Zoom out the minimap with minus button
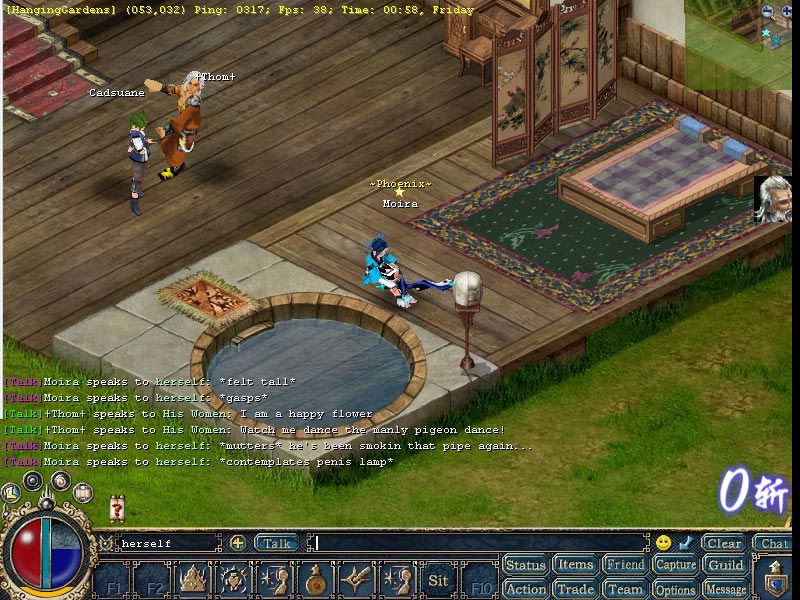This screenshot has width=800, height=600. [768, 11]
